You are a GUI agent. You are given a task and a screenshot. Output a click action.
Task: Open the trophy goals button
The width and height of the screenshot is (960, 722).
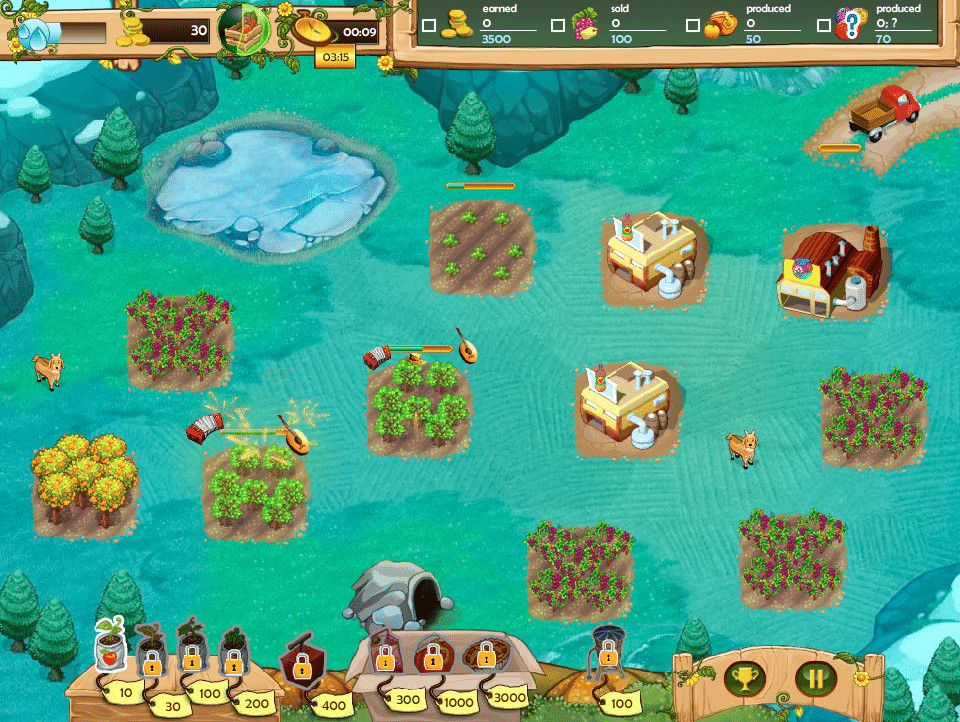[744, 679]
